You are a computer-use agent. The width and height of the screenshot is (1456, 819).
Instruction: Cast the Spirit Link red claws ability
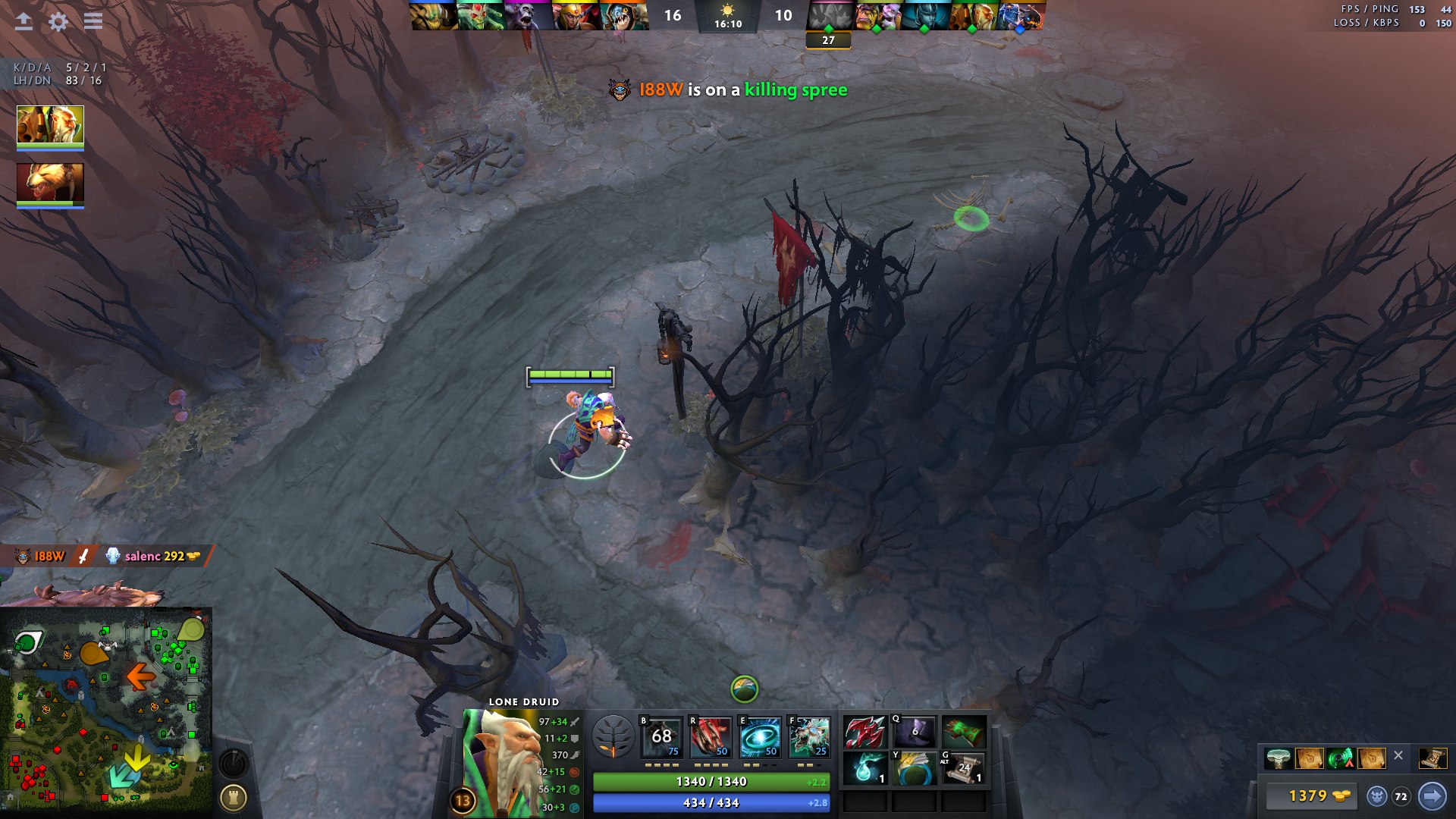point(711,737)
